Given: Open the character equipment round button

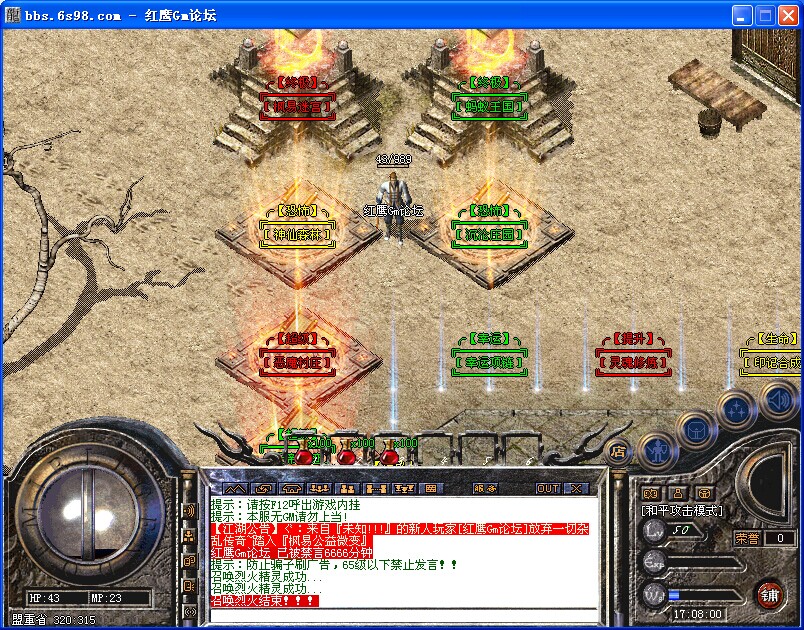Looking at the screenshot, I should pos(656,451).
